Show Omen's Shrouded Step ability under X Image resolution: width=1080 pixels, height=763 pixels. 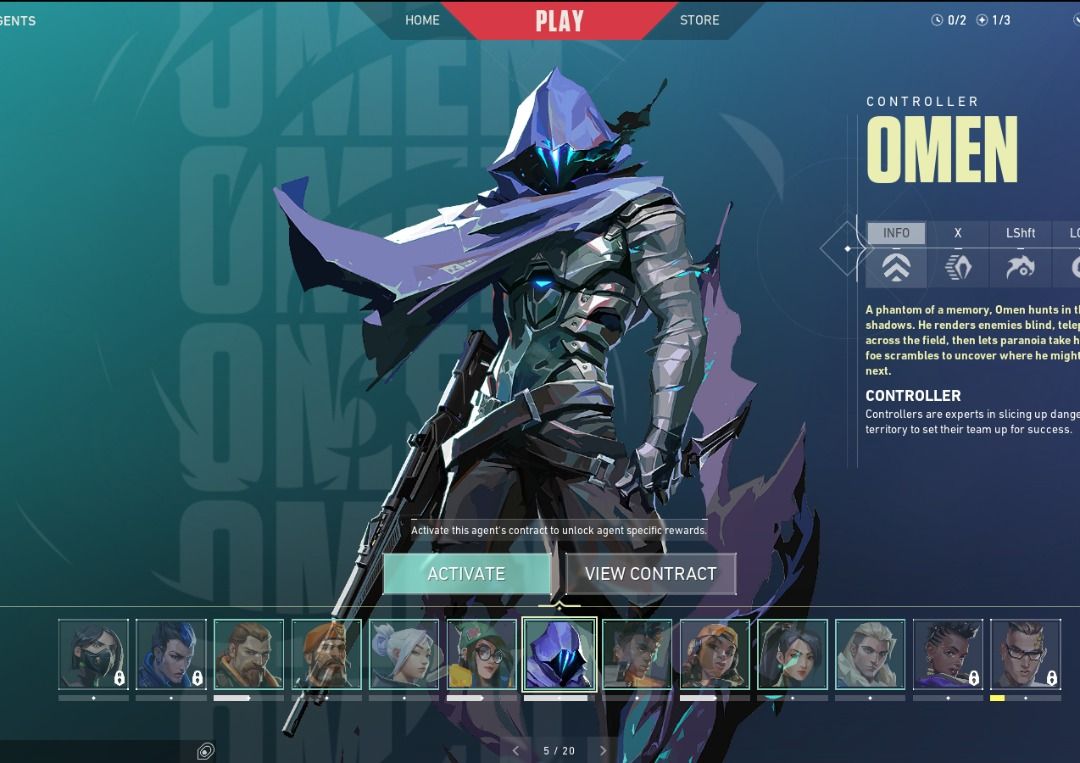pyautogui.click(x=958, y=256)
